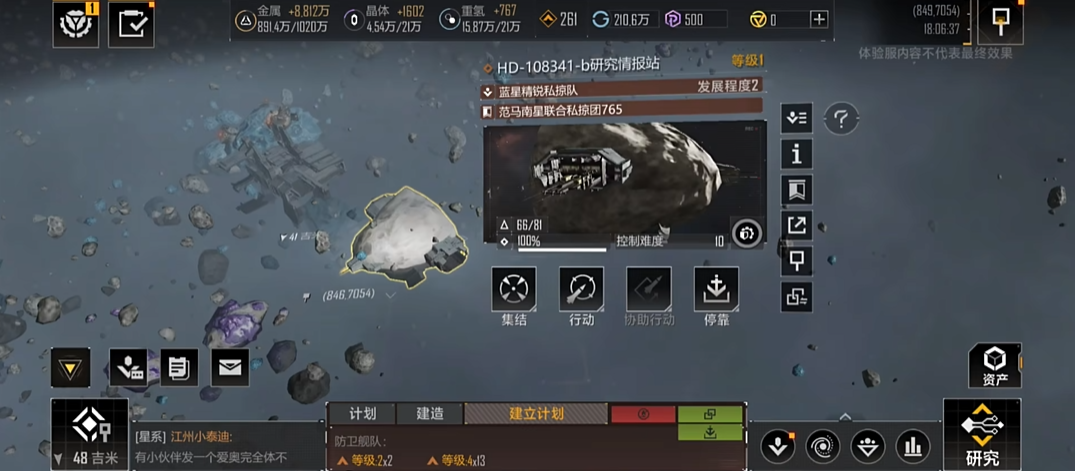Open the mail envelope icon
1075x471 pixels.
230,368
